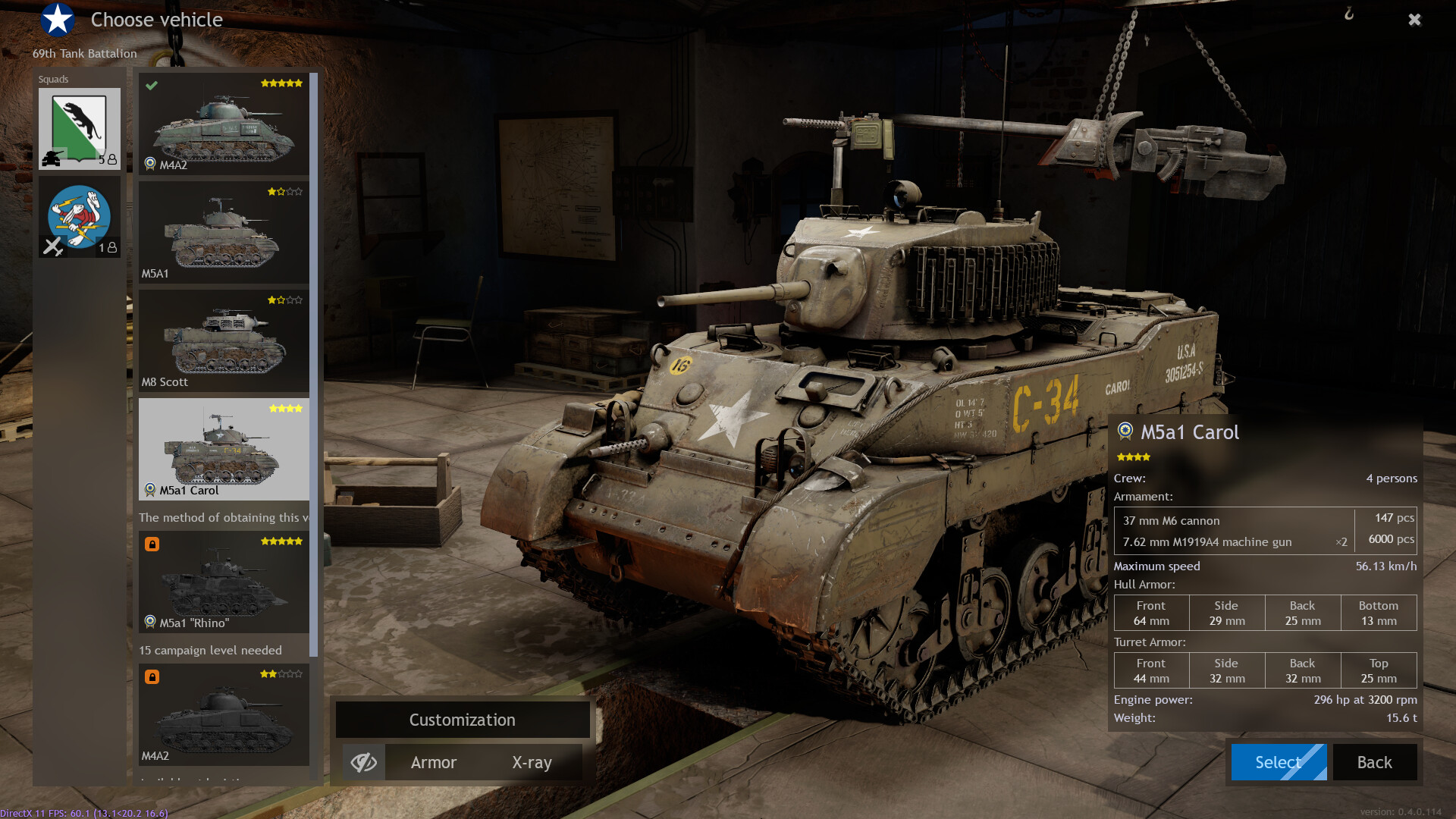Open the Customization menu
Viewport: 1456px width, 819px height.
point(463,720)
